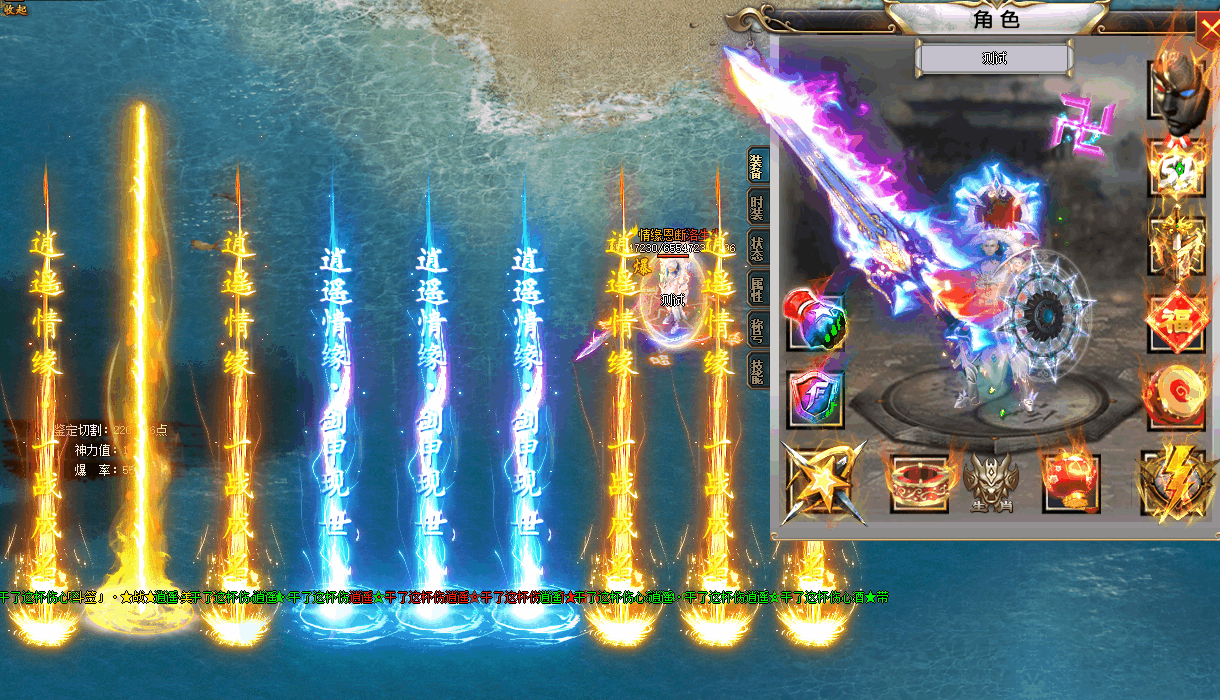Click the 收起 collapse button
1220x700 pixels.
point(15,8)
